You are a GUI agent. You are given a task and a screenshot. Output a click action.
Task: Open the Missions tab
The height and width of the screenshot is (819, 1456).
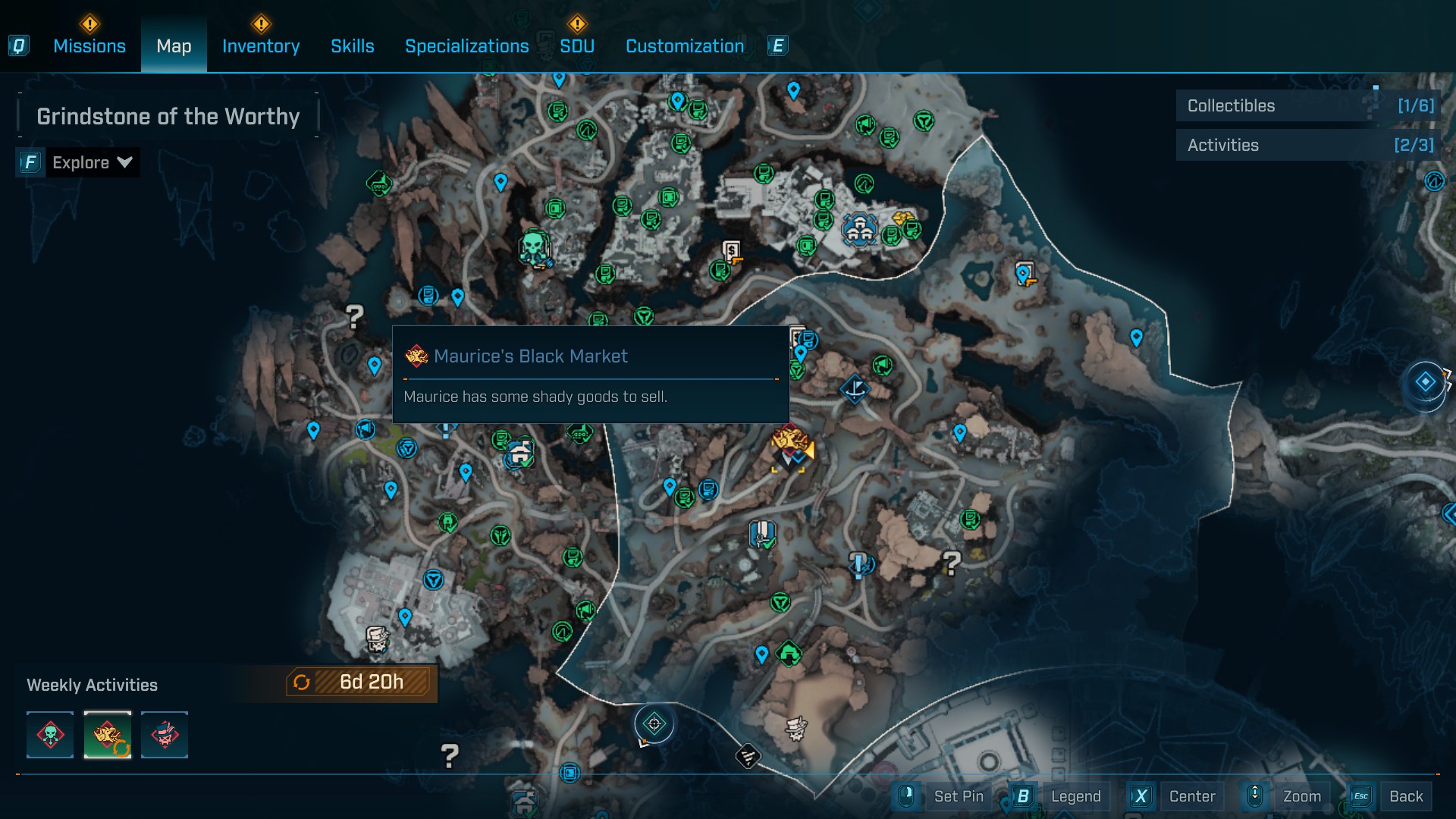(x=89, y=46)
